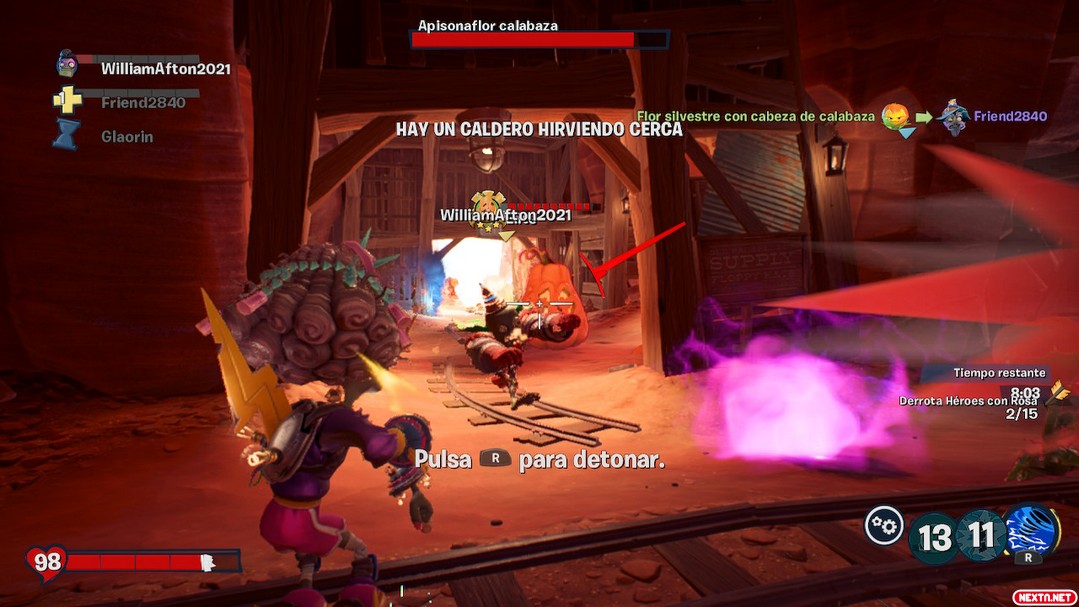Screen dimensions: 1079x607
Task: Open the NEXTN.NET watermark link
Action: click(x=1044, y=597)
